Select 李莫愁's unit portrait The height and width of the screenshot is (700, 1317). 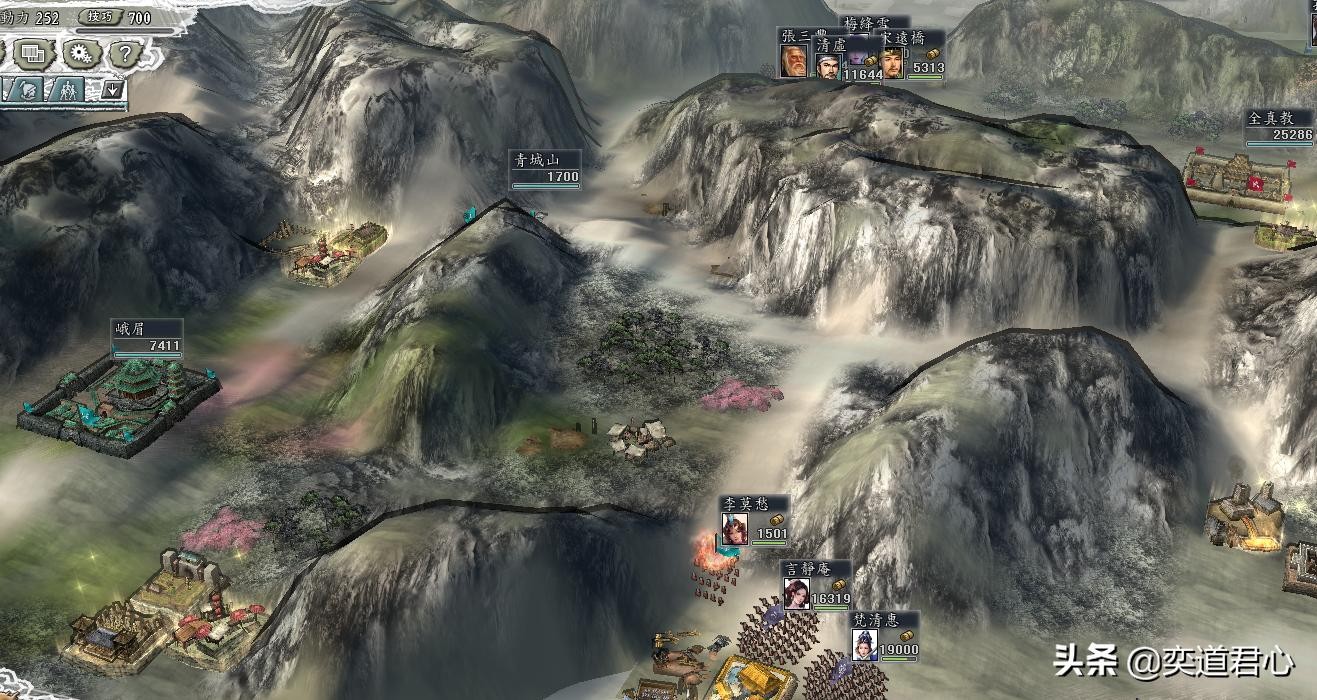click(x=735, y=529)
